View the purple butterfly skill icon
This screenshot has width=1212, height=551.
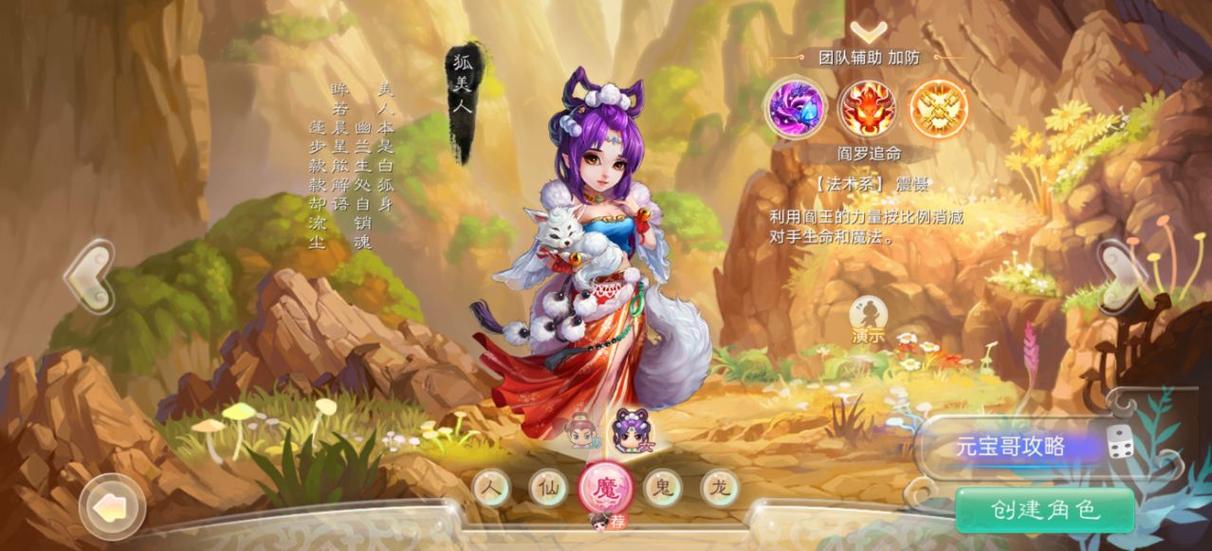click(x=797, y=107)
